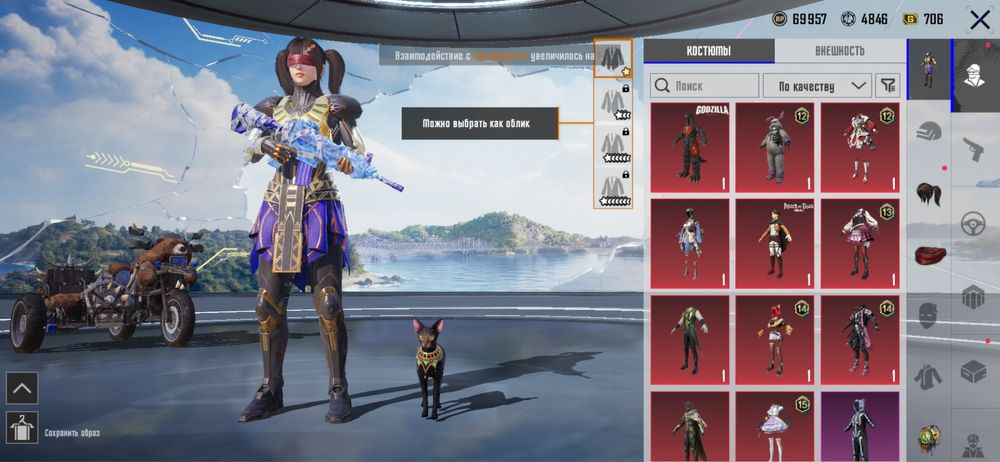
Task: Select the first unlocked outfit level icon
Action: [611, 59]
